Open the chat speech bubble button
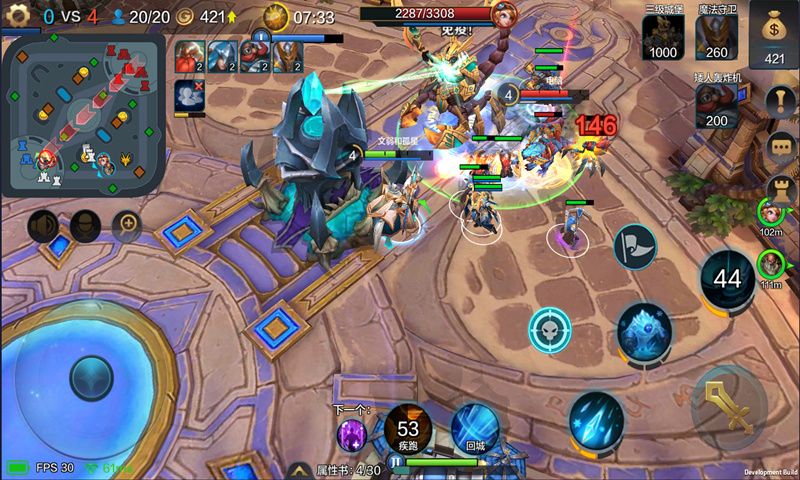Screen dimensions: 800x480 coord(780,146)
